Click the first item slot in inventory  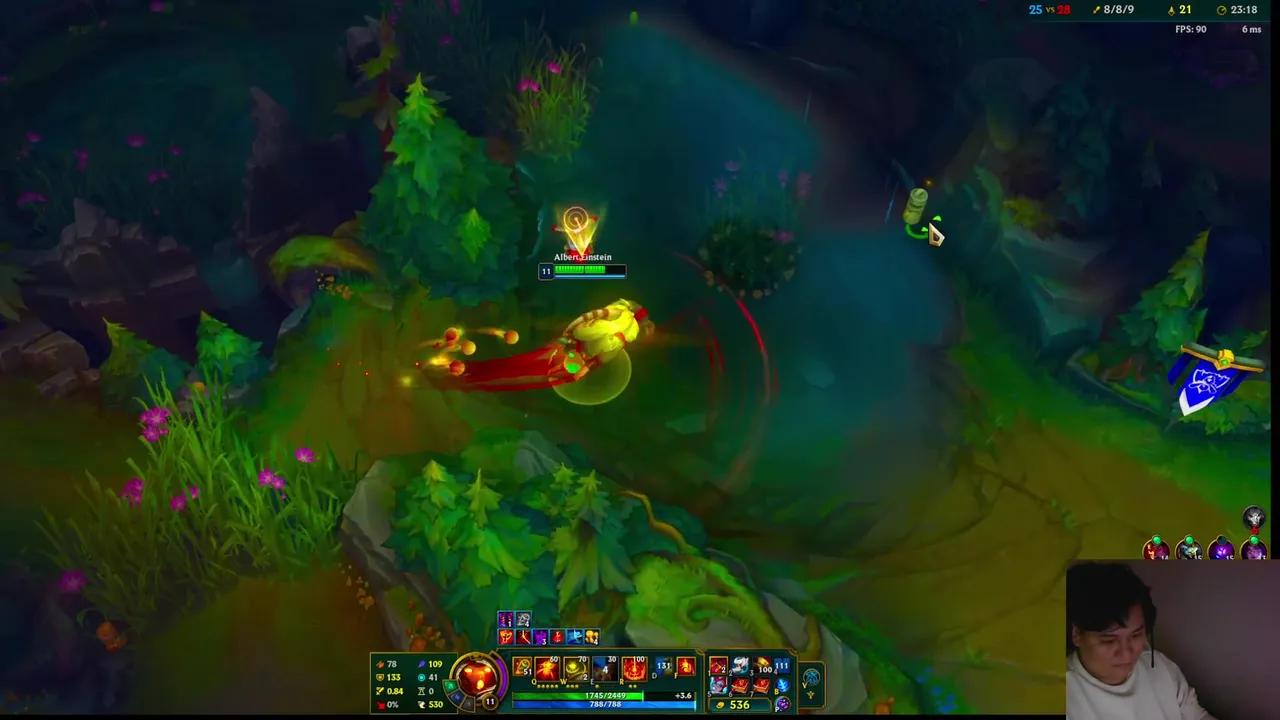(719, 665)
